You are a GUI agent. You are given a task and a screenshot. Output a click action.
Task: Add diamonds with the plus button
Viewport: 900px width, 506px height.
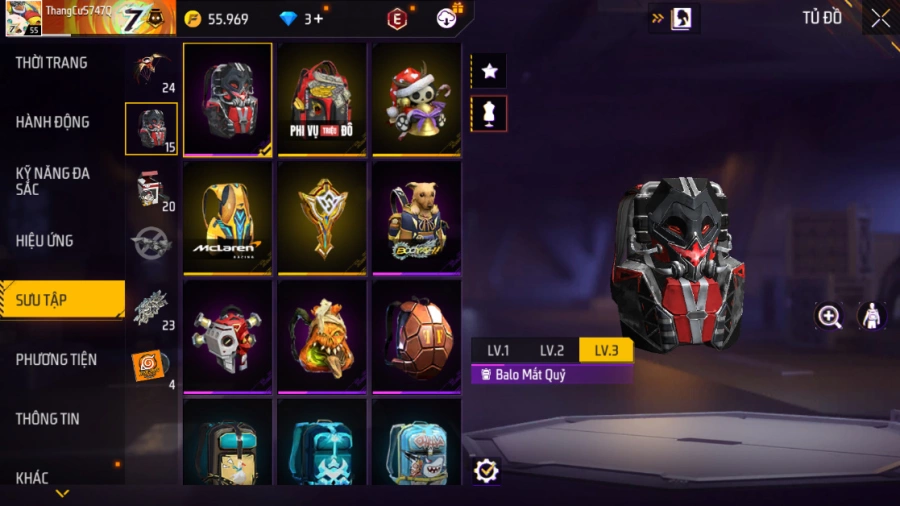[x=319, y=19]
